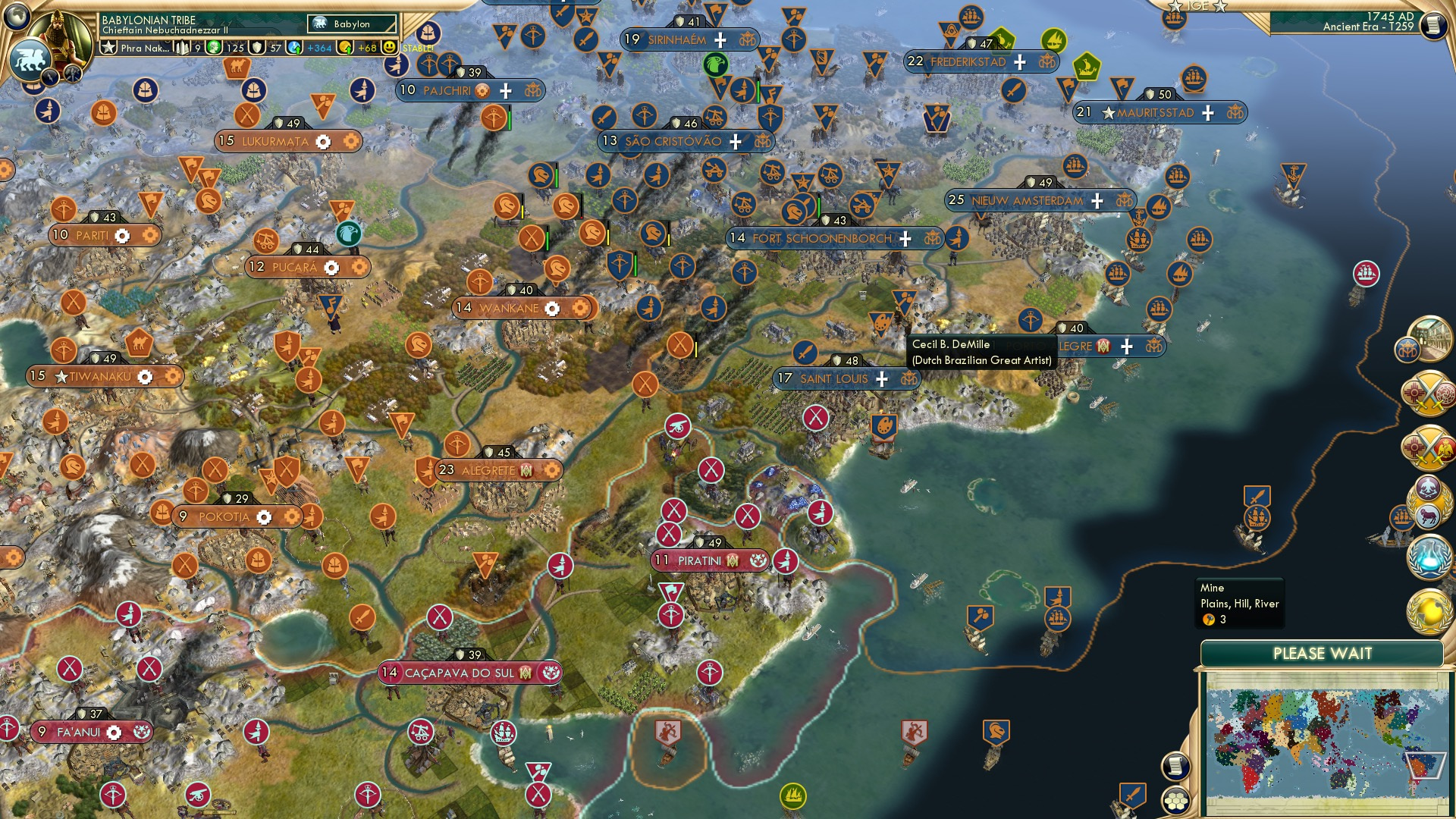
Task: Open the notification log scroll icon near the minimap
Action: point(1175,766)
